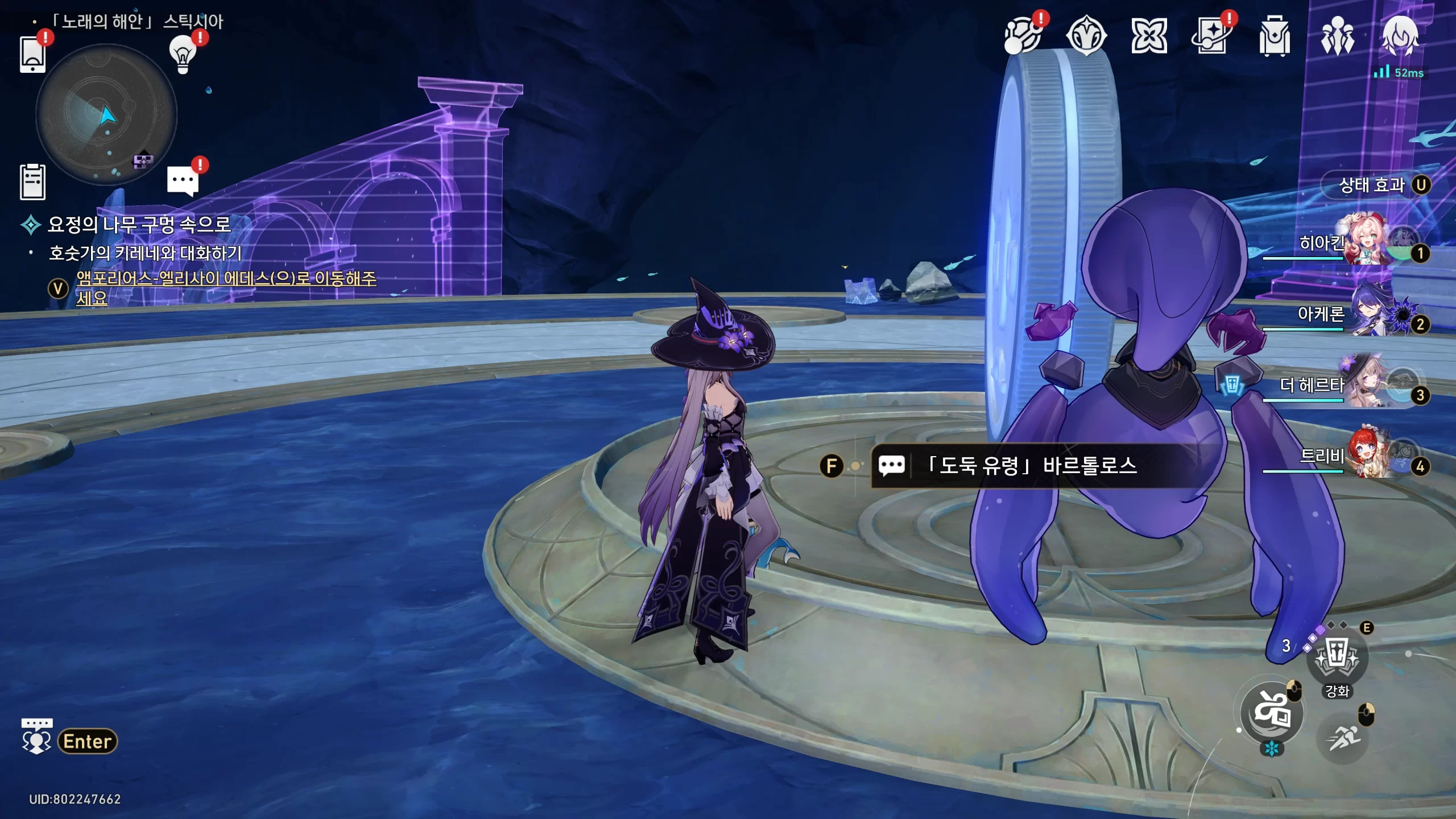Image resolution: width=1456 pixels, height=819 pixels.
Task: Open the lightbulb tutorial tips icon
Action: [183, 55]
